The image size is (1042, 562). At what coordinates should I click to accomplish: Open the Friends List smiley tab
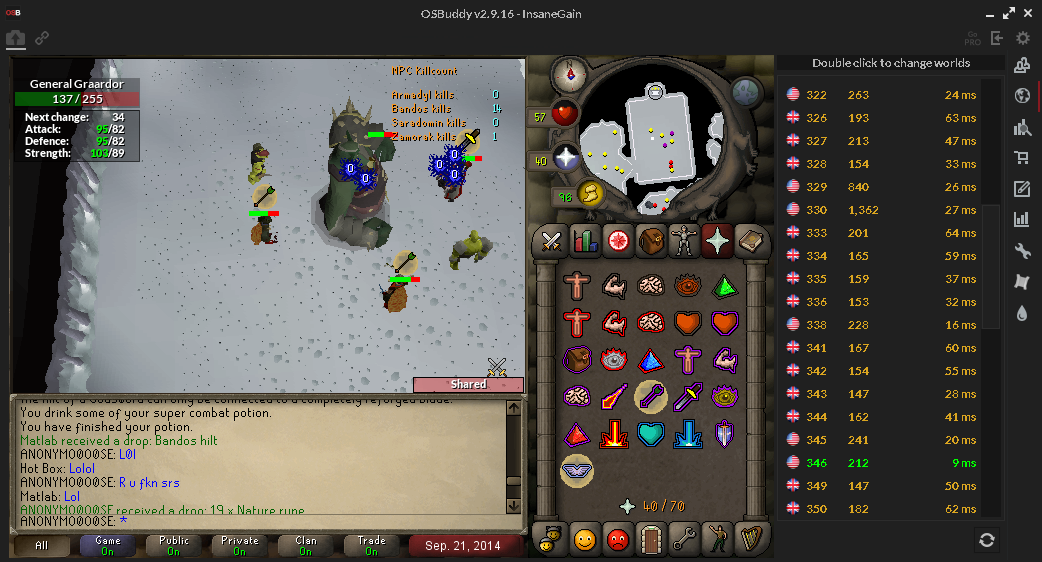click(x=583, y=540)
